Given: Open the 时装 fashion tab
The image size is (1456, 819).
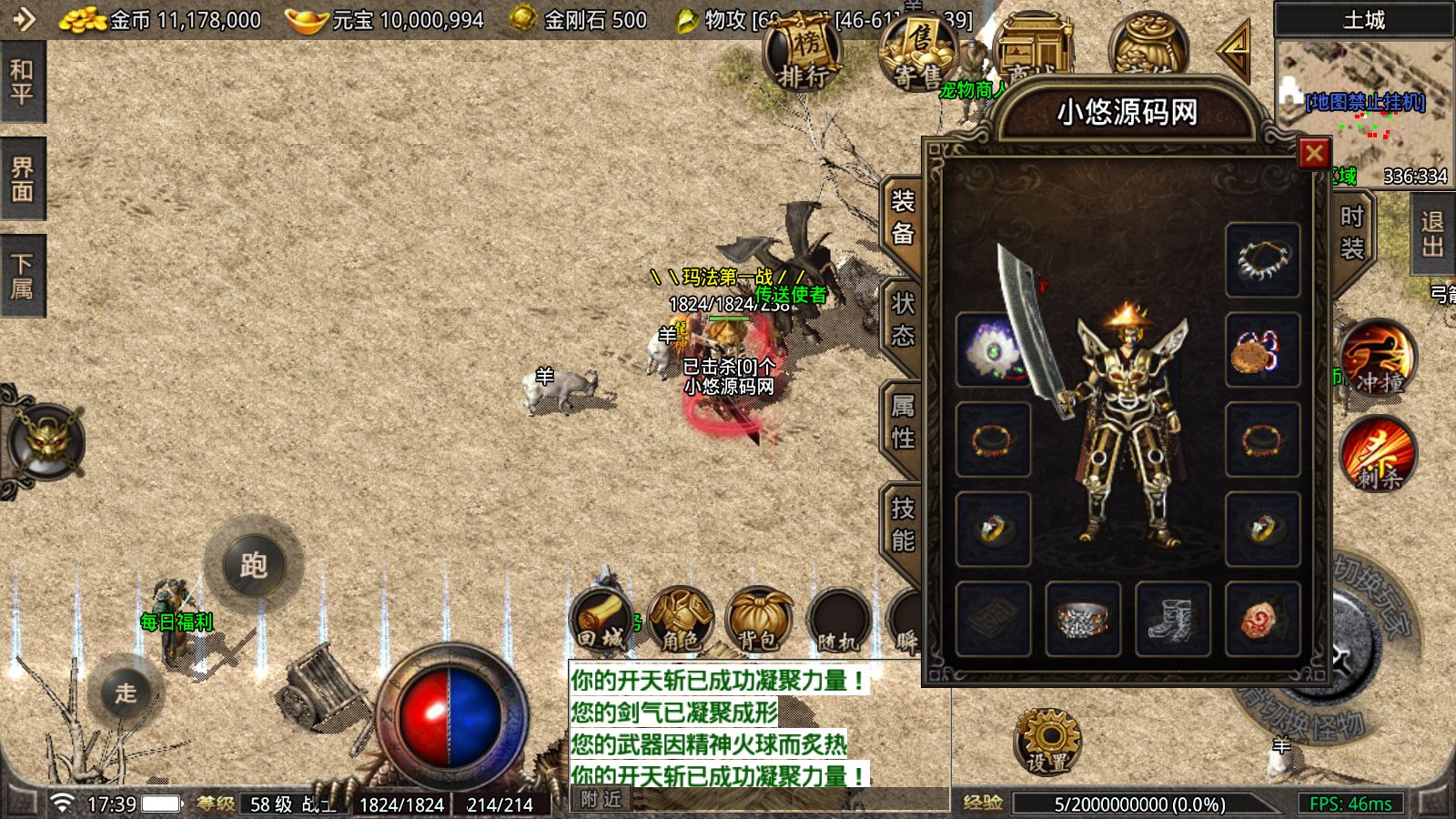Looking at the screenshot, I should (x=1351, y=231).
